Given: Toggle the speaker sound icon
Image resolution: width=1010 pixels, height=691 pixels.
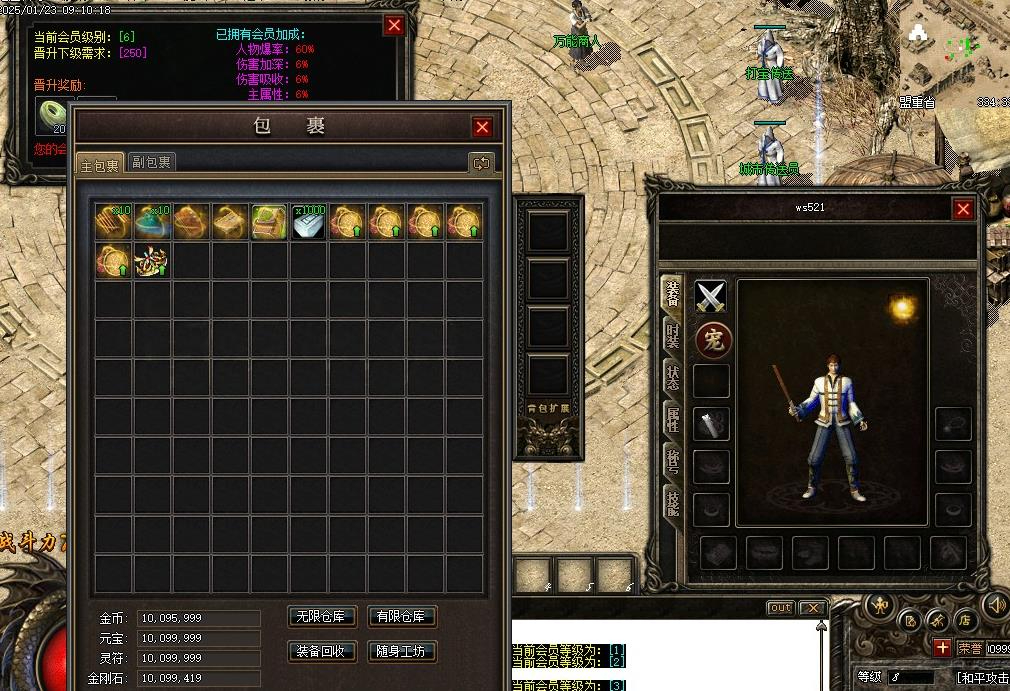Looking at the screenshot, I should tap(994, 604).
